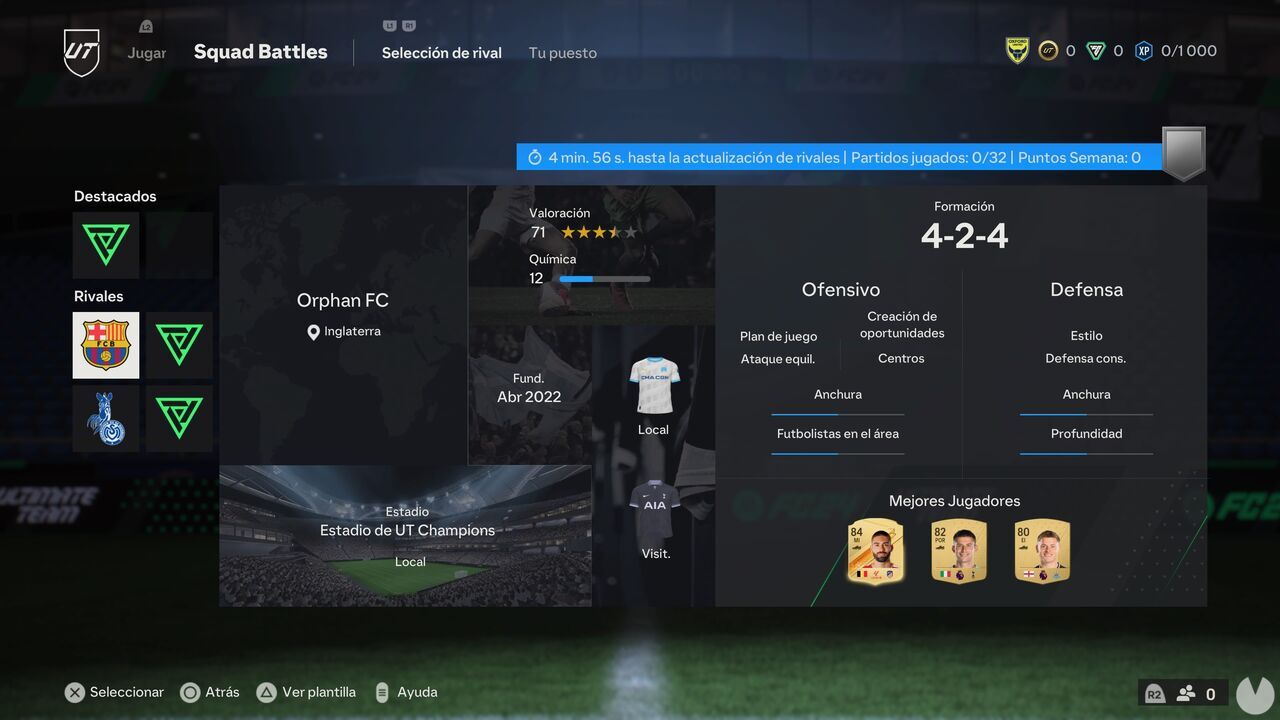This screenshot has width=1280, height=720.
Task: Click the campaign icon above Jugar
Action: point(146,26)
